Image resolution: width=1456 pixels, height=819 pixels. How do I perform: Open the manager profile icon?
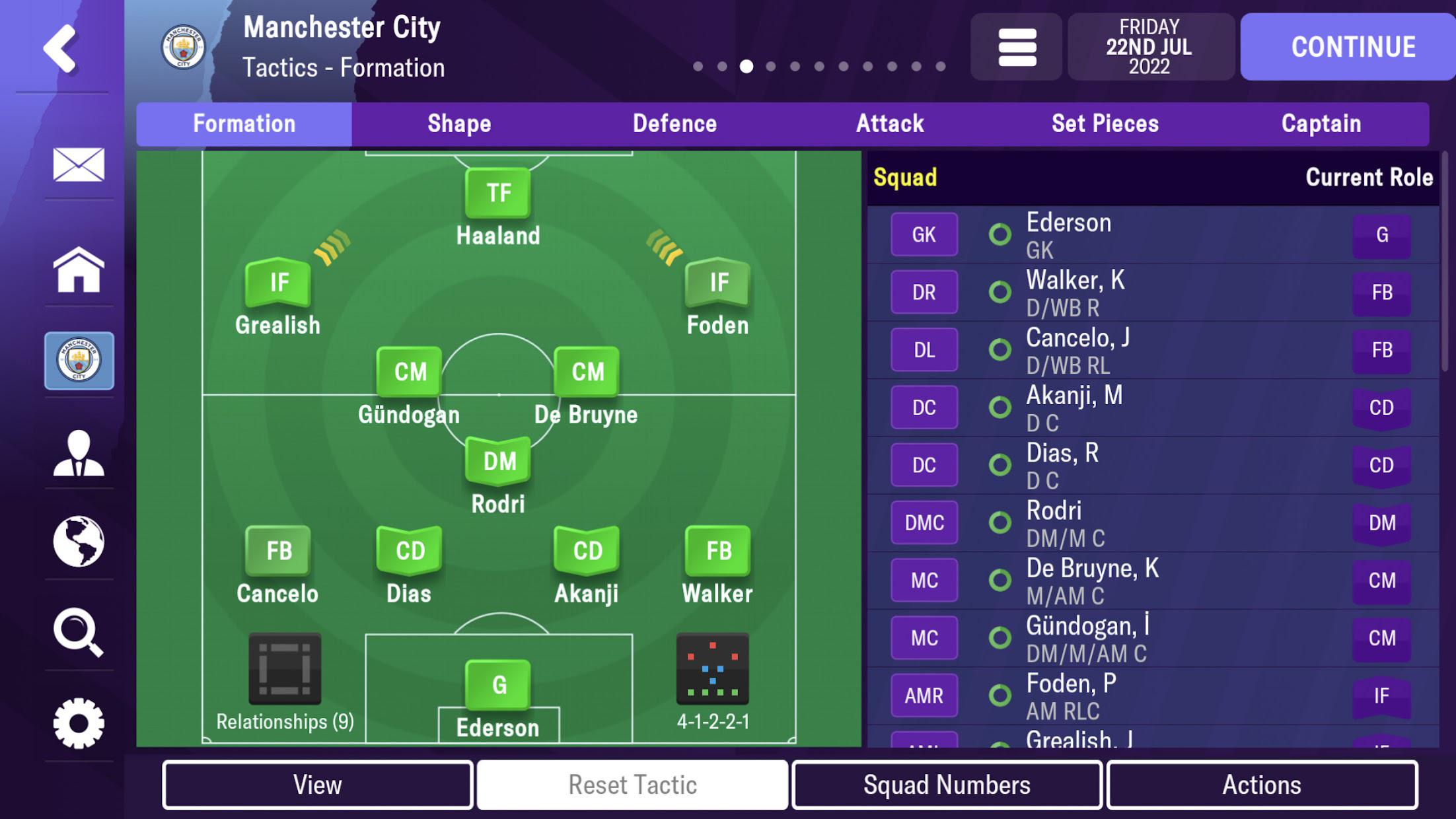click(x=79, y=453)
